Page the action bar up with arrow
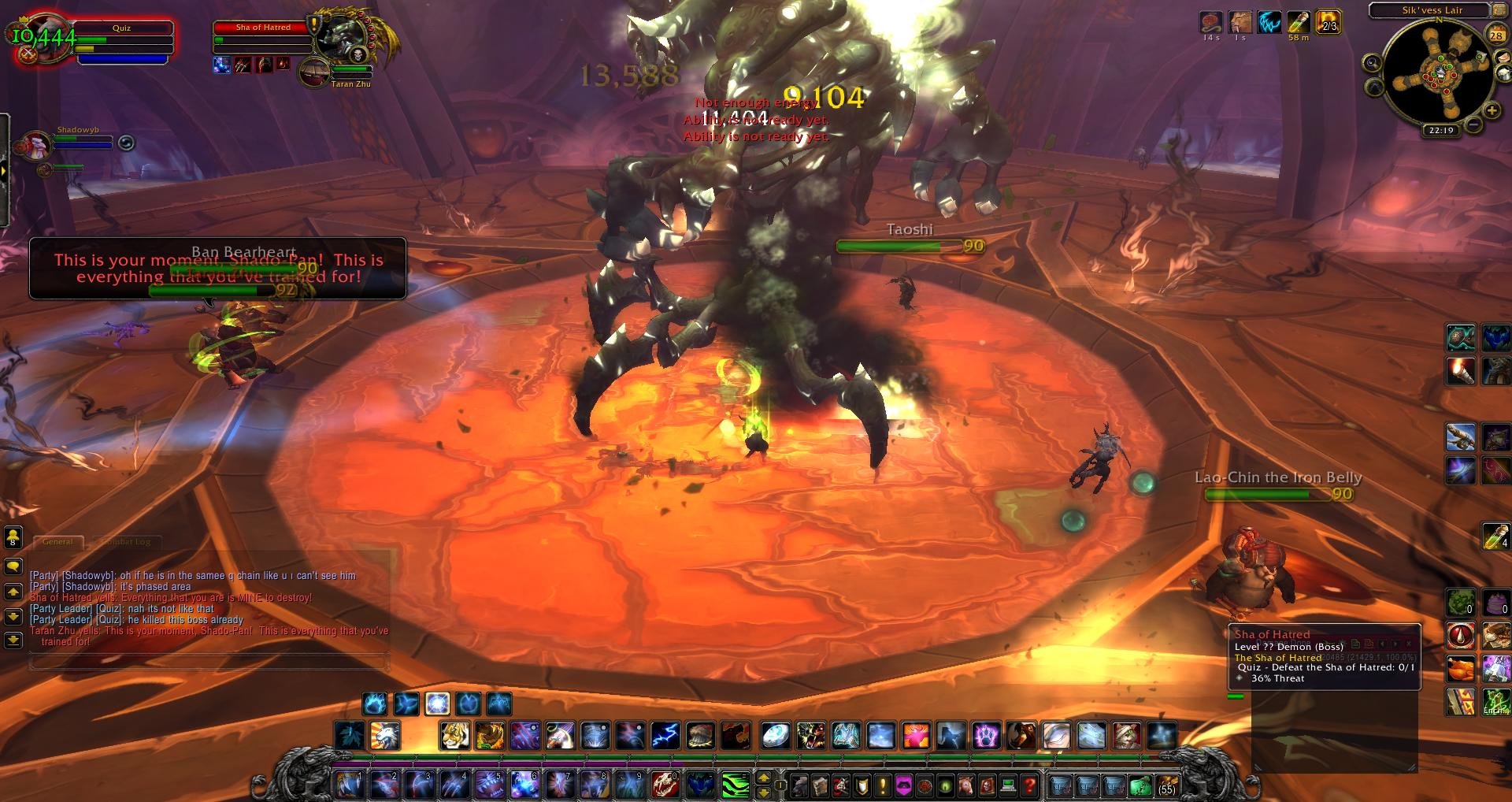 (x=763, y=778)
